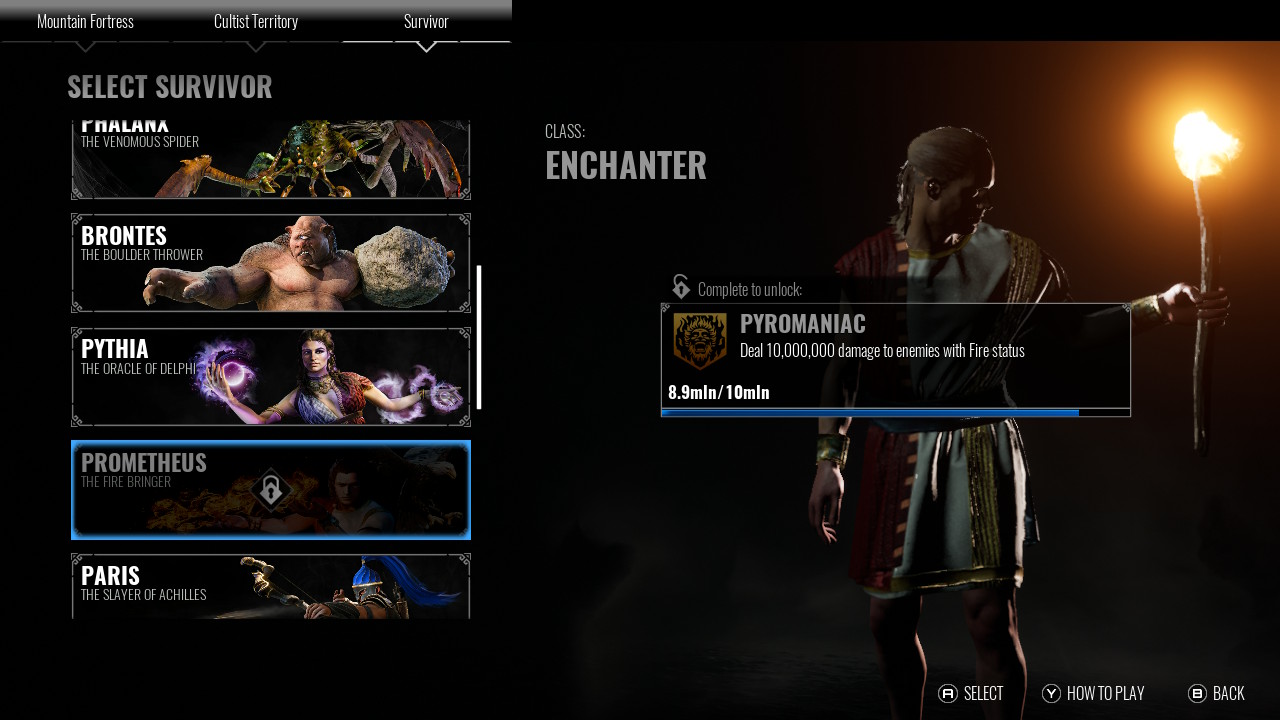Select the Survivor tab
Viewport: 1280px width, 720px height.
point(426,22)
